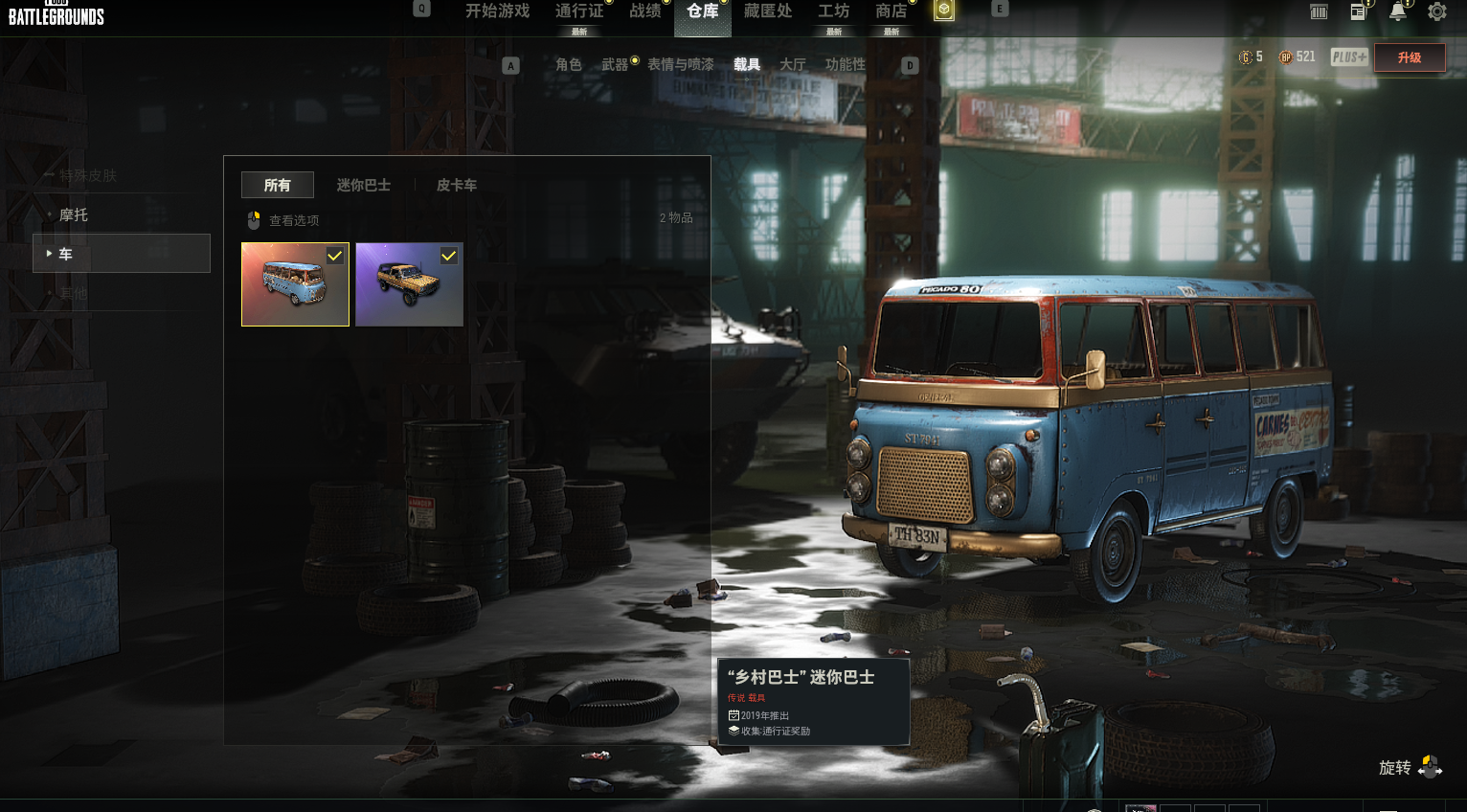
Task: Switch to the 角色 character tab
Action: [x=568, y=64]
